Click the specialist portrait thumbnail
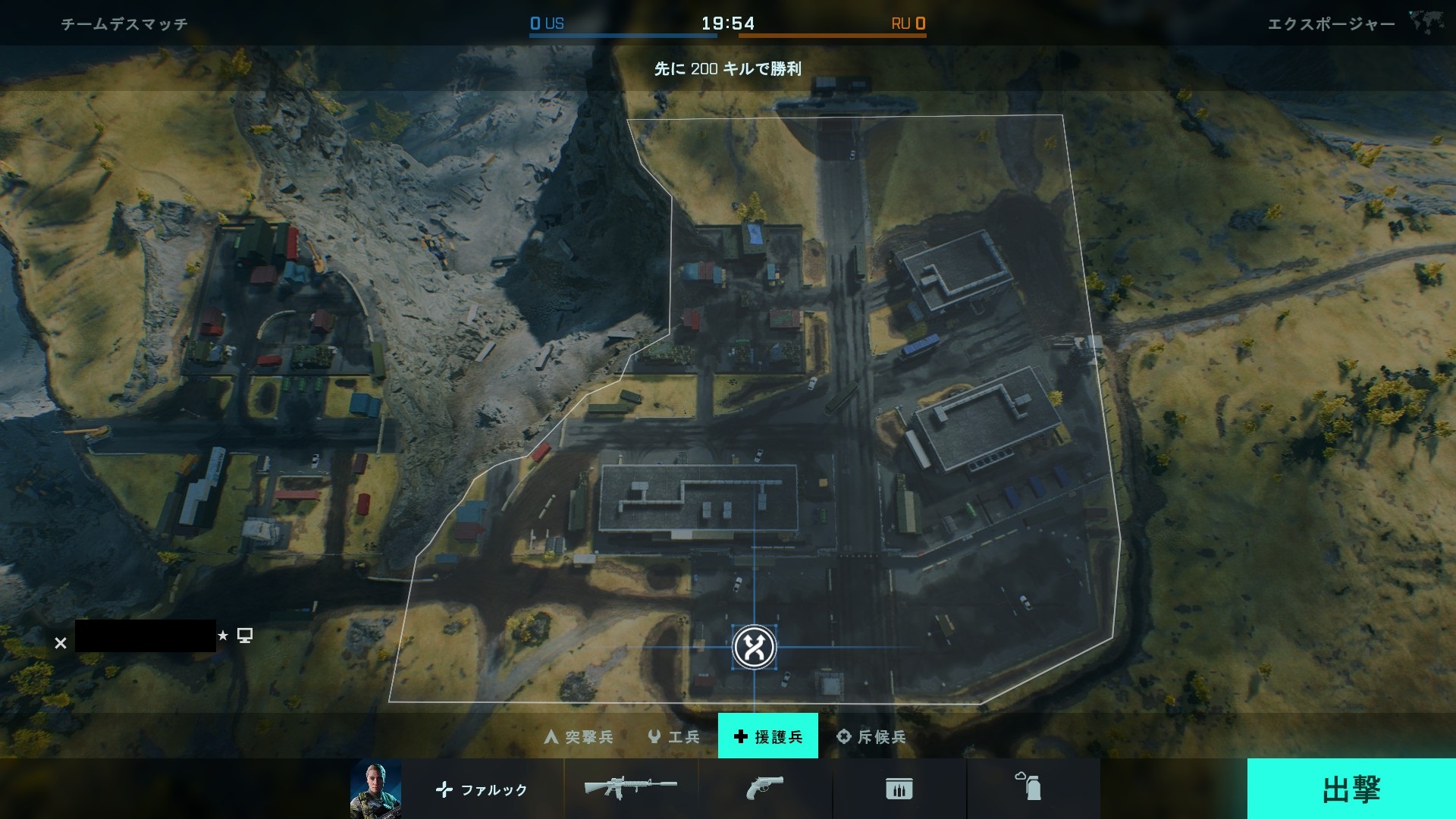This screenshot has height=819, width=1456. click(375, 789)
